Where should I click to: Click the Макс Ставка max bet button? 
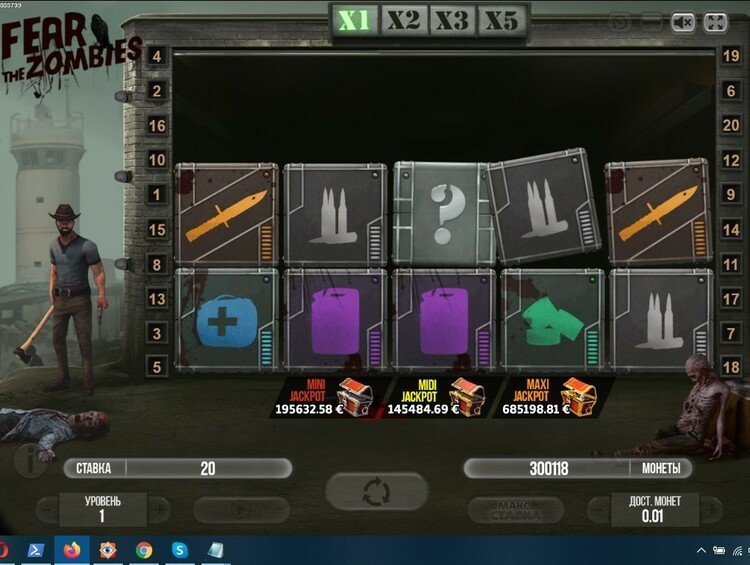(520, 510)
